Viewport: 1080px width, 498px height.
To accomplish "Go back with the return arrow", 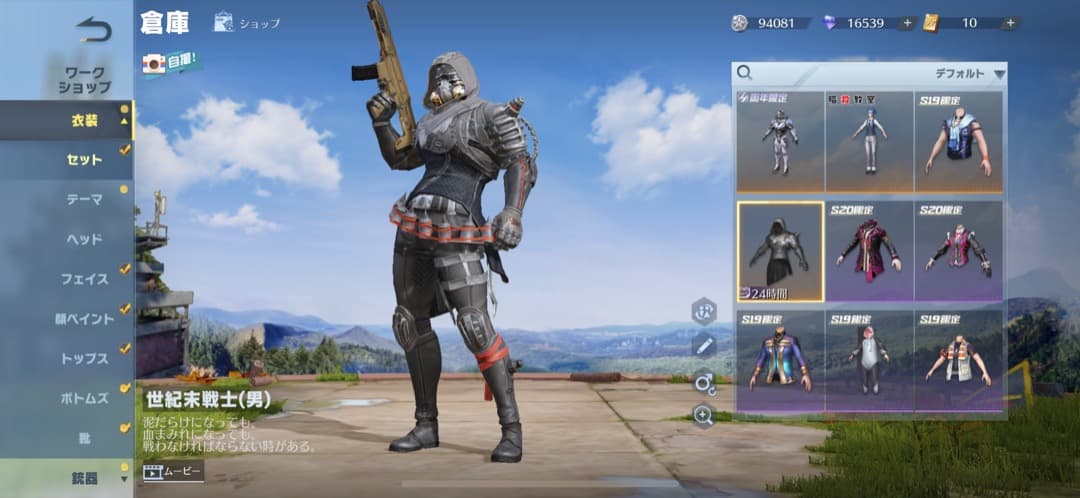I will 93,30.
